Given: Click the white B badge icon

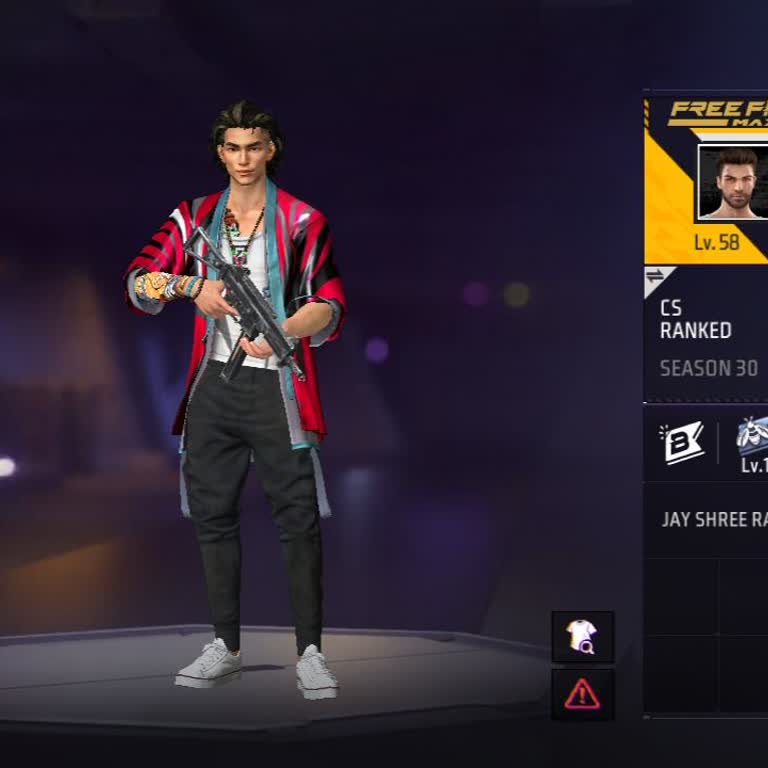Looking at the screenshot, I should [682, 442].
